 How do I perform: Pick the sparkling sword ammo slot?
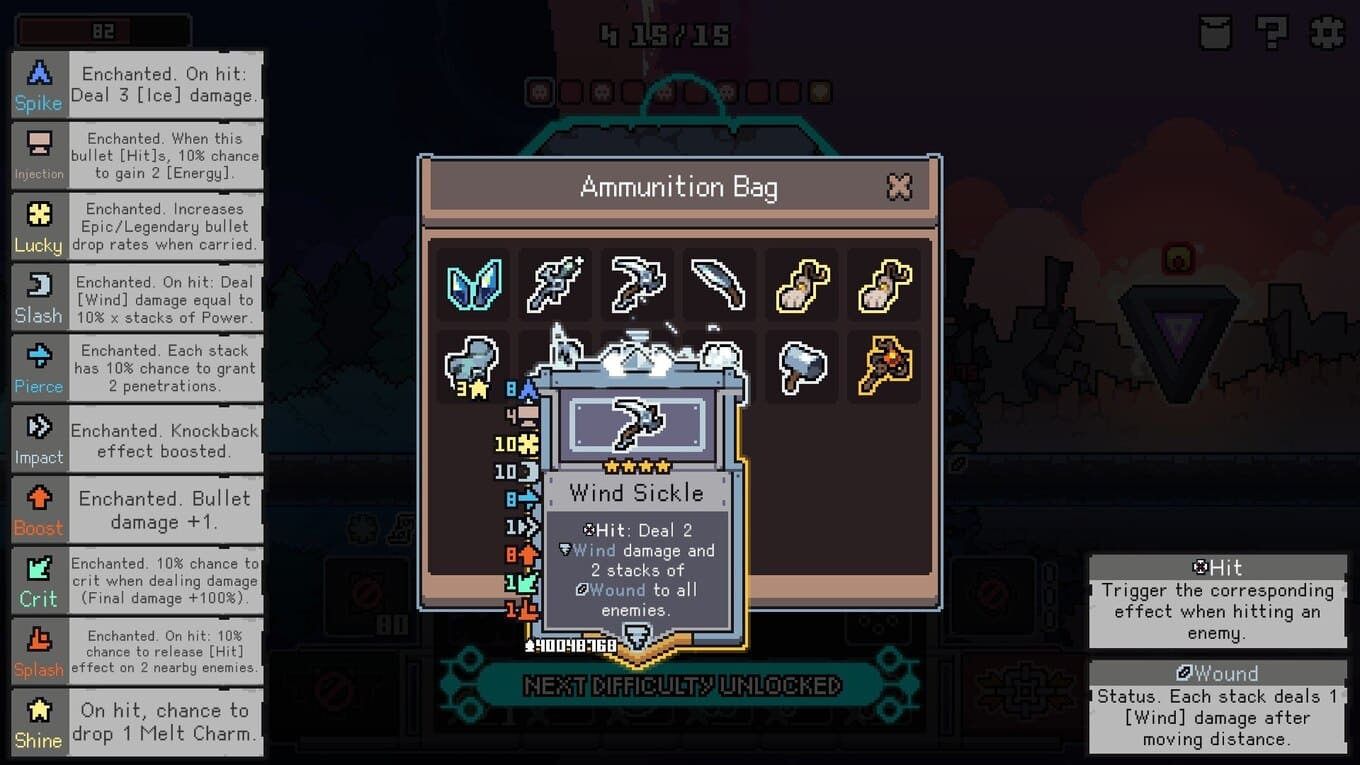(x=555, y=286)
